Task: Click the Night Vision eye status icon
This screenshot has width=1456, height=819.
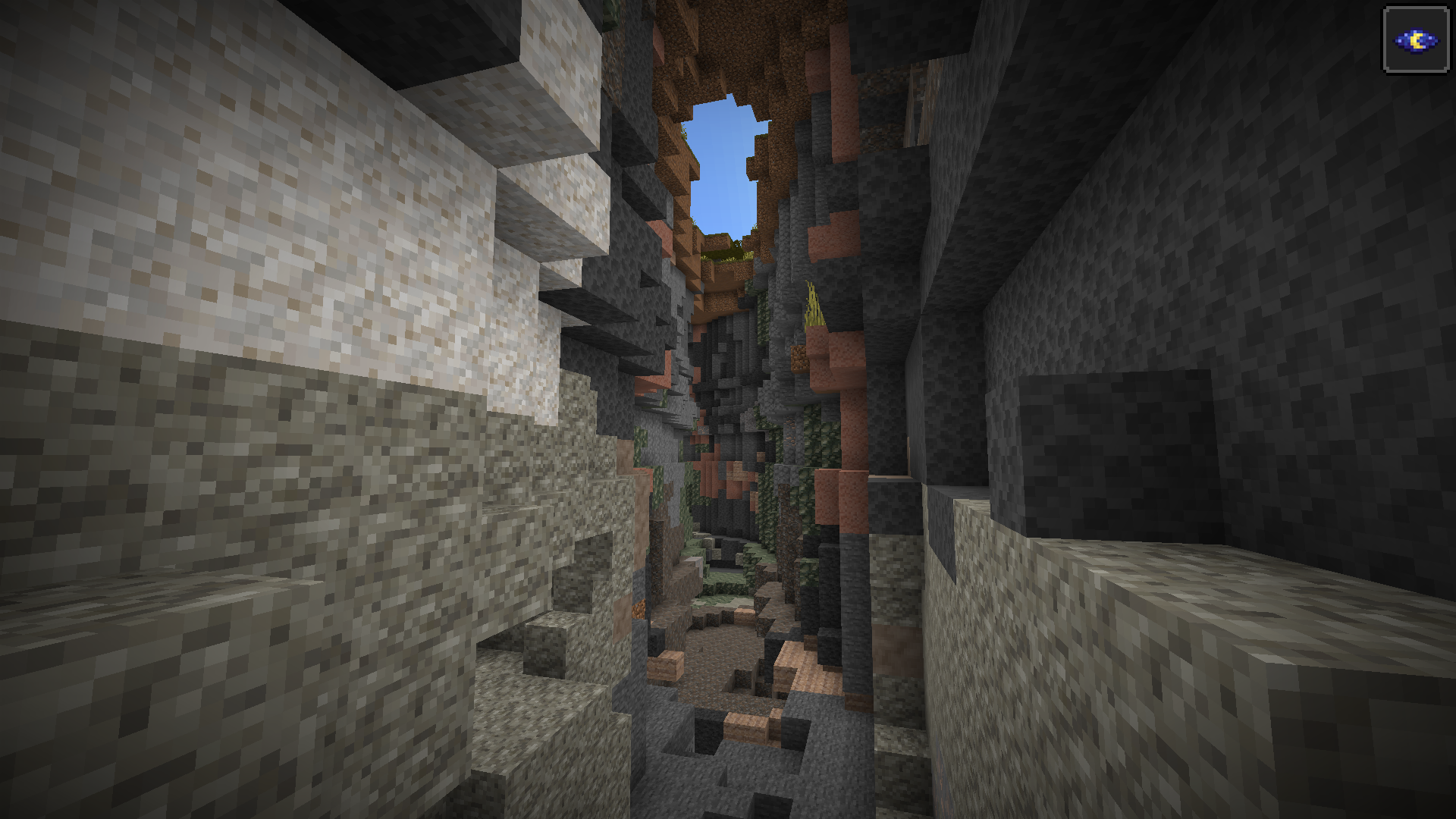Action: tap(1416, 40)
